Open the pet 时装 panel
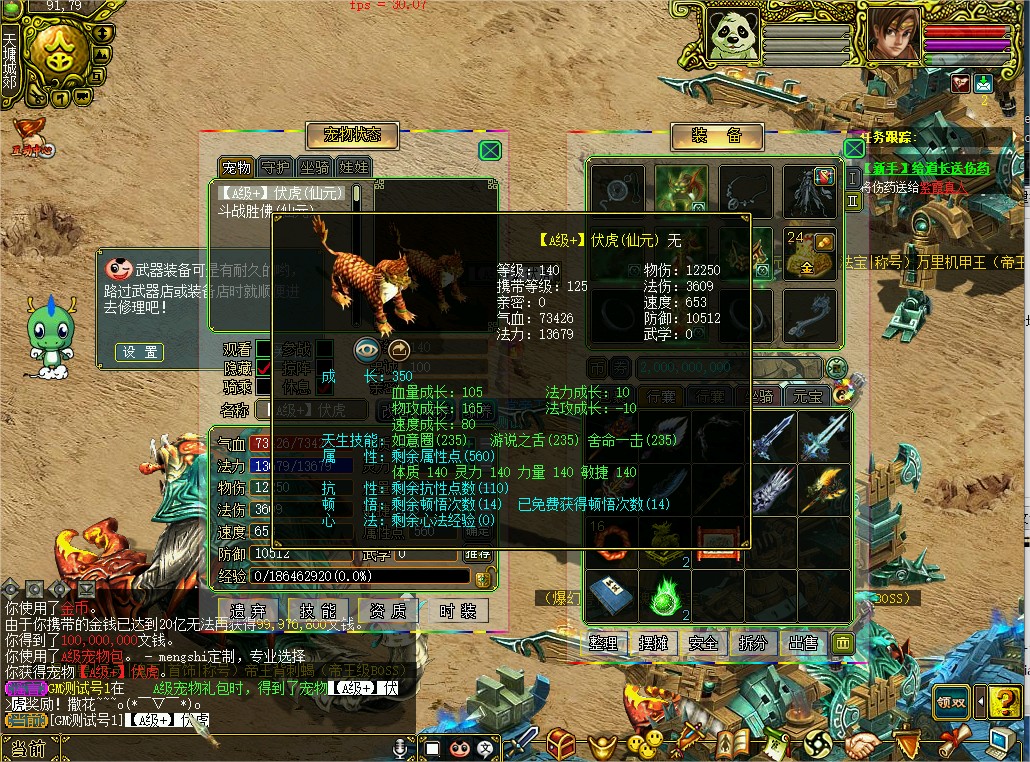The width and height of the screenshot is (1030, 762). 457,611
